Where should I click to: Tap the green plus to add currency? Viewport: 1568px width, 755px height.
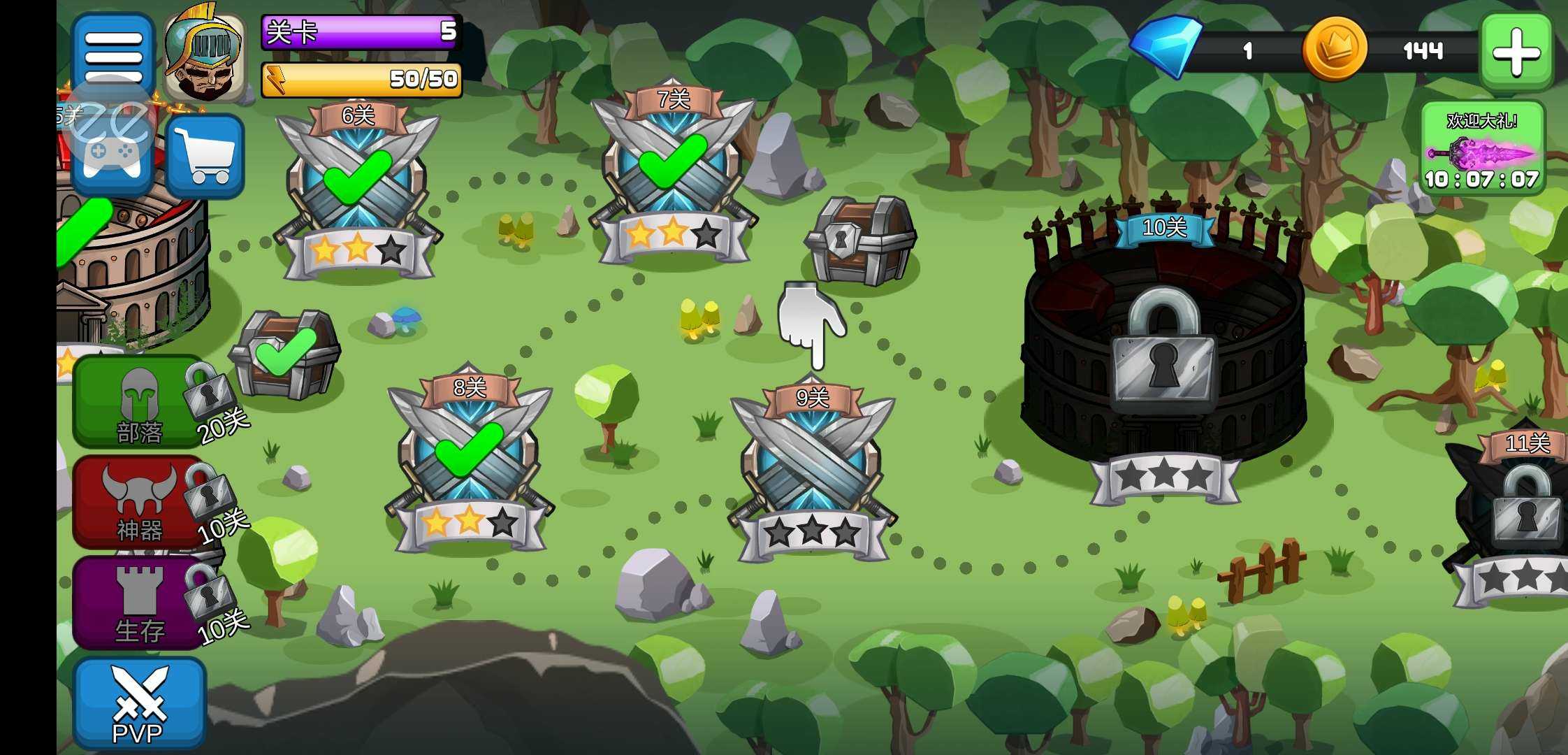(x=1516, y=52)
